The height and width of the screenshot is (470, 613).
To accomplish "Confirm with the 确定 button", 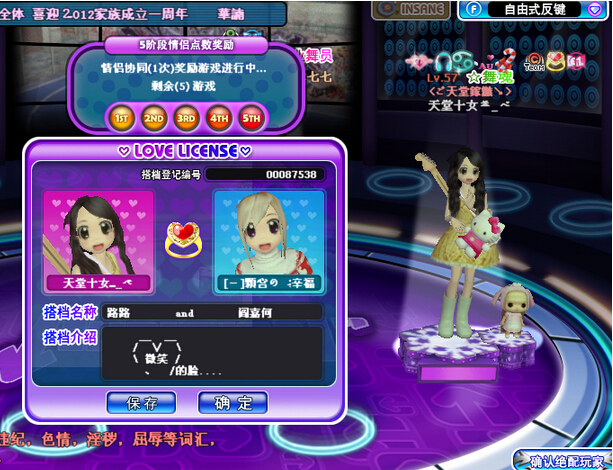I will 233,403.
